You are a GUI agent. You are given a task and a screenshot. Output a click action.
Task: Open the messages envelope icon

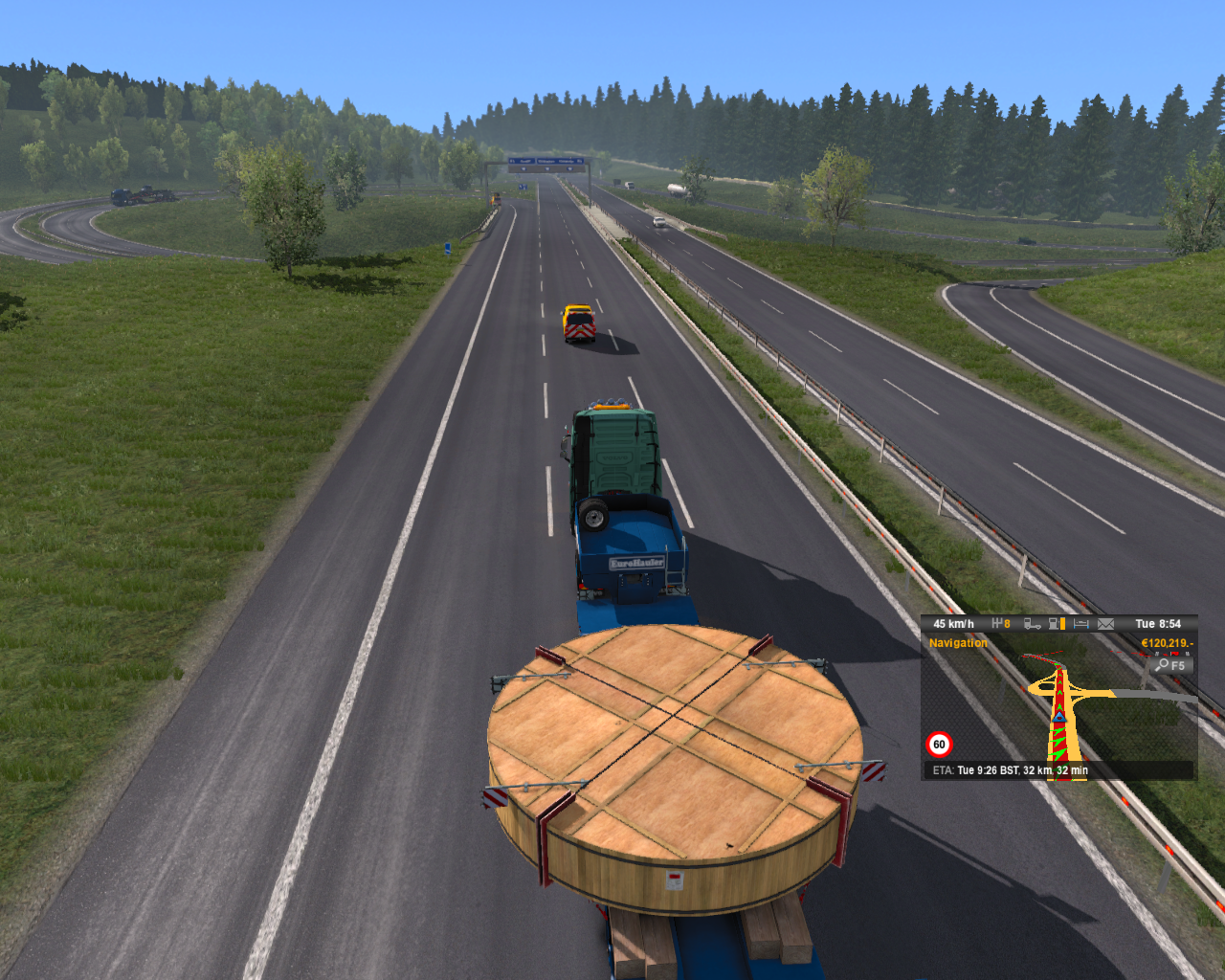point(1104,624)
